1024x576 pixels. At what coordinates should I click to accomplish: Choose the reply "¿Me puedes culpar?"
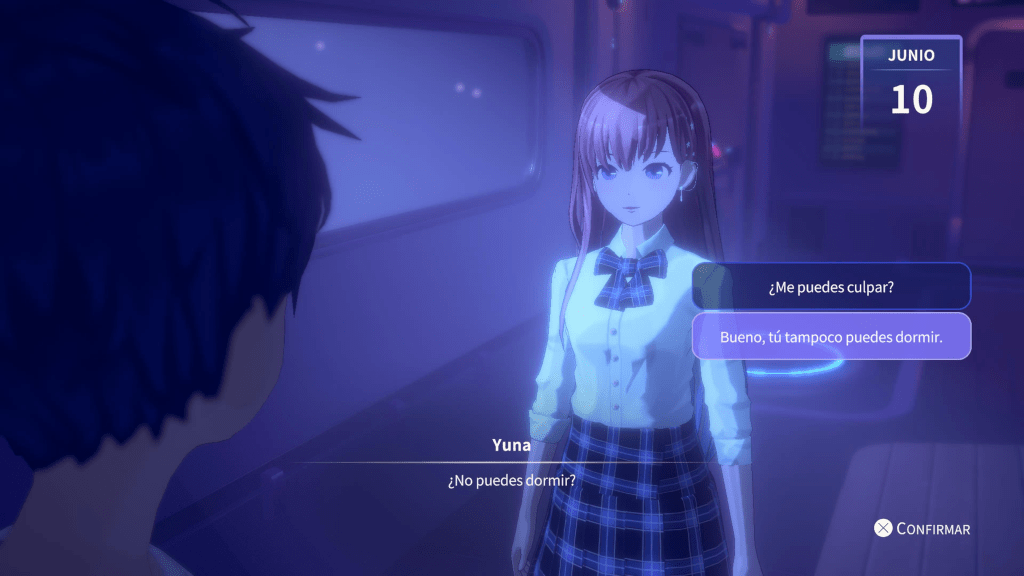point(831,287)
